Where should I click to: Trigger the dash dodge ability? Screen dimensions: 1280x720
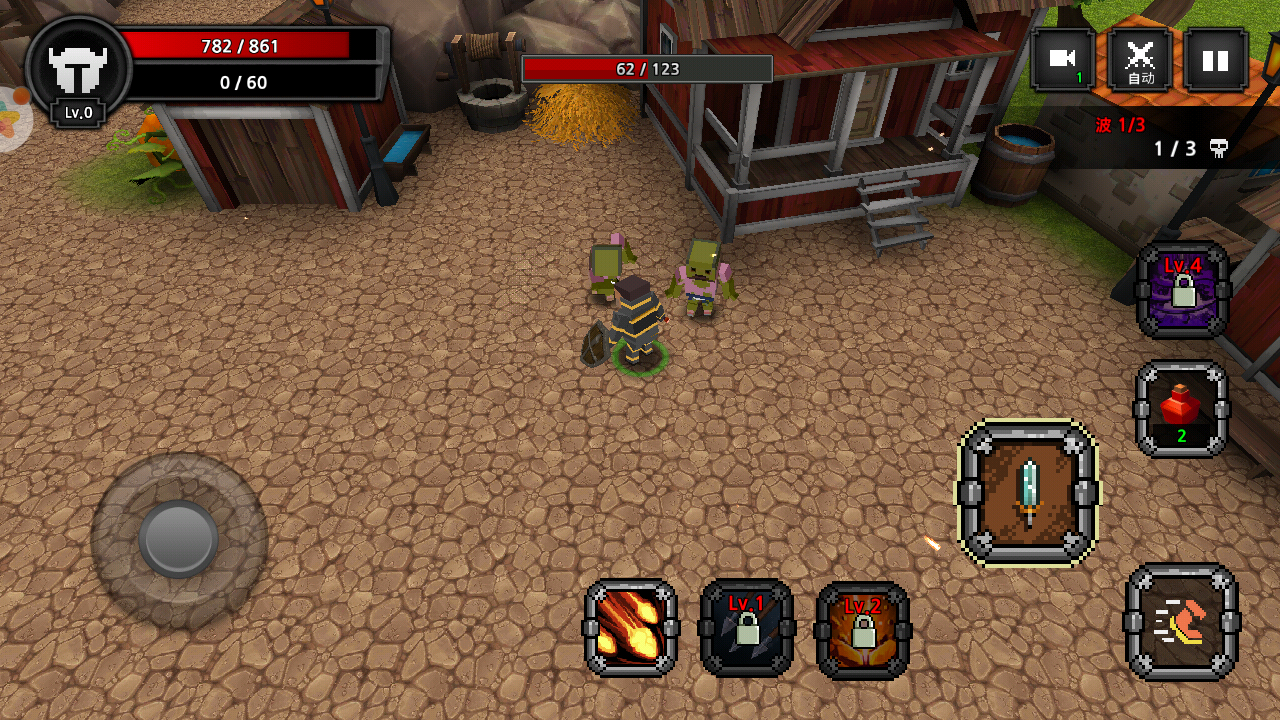[1181, 622]
